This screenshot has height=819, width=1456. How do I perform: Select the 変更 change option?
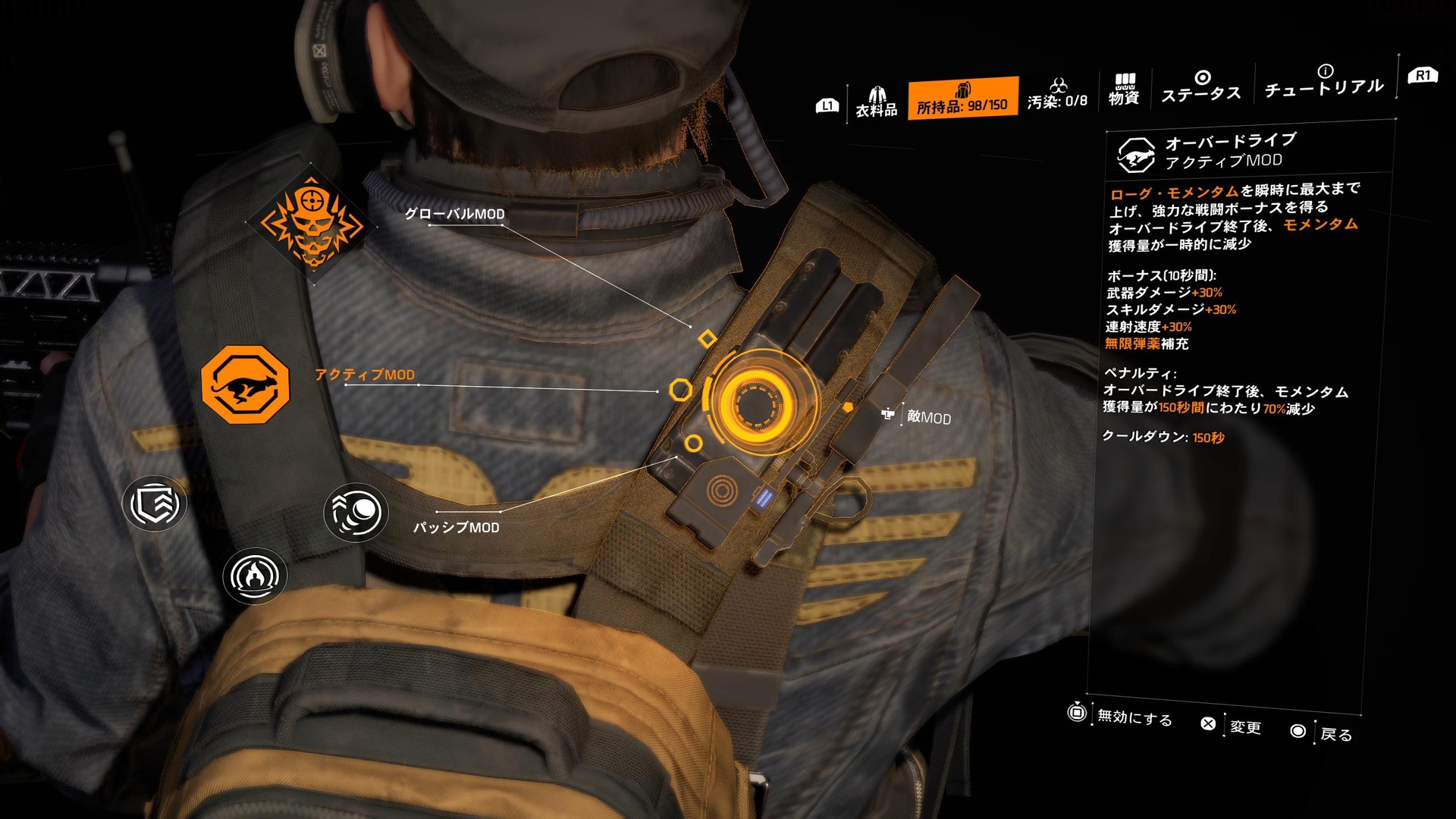coord(1245,727)
